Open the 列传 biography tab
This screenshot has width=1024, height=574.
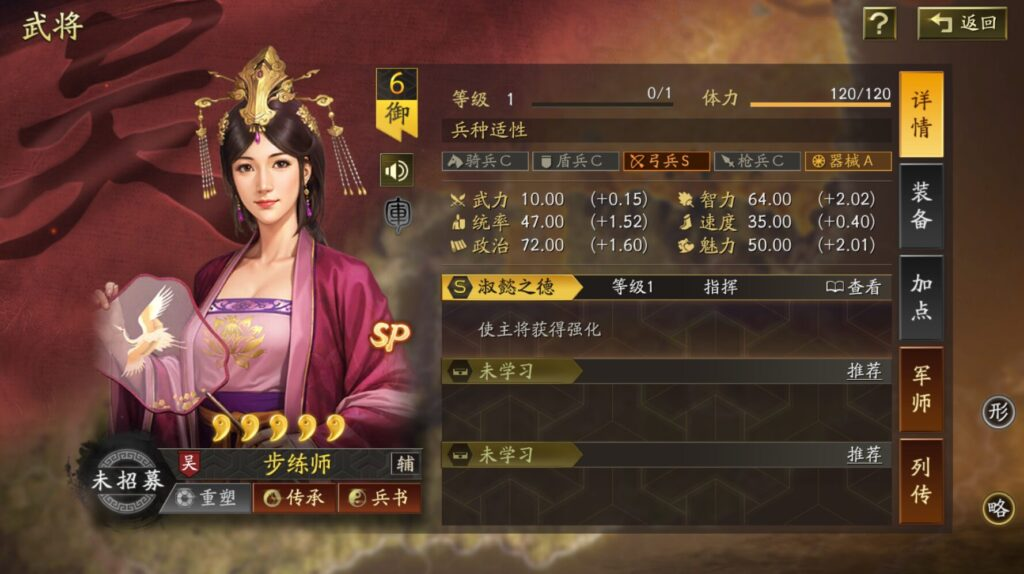click(920, 480)
